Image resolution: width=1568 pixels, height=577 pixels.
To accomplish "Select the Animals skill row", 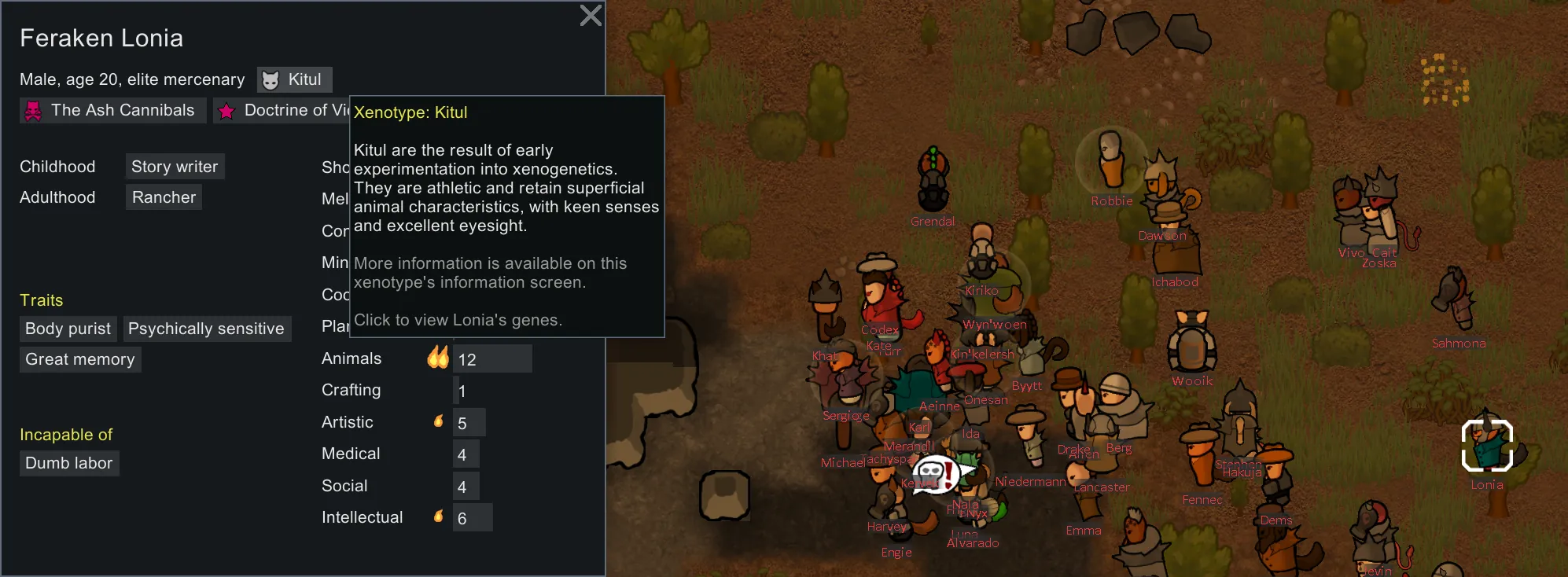I will pos(425,359).
